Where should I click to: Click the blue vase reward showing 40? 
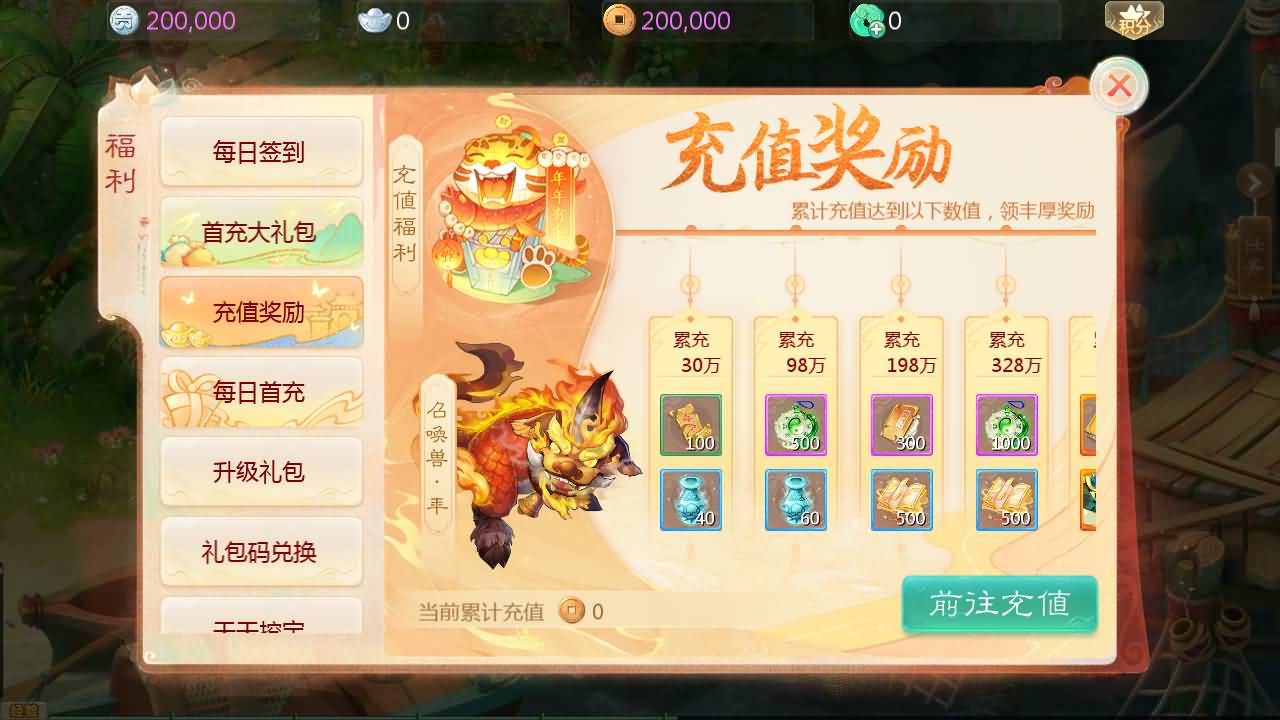tap(691, 501)
